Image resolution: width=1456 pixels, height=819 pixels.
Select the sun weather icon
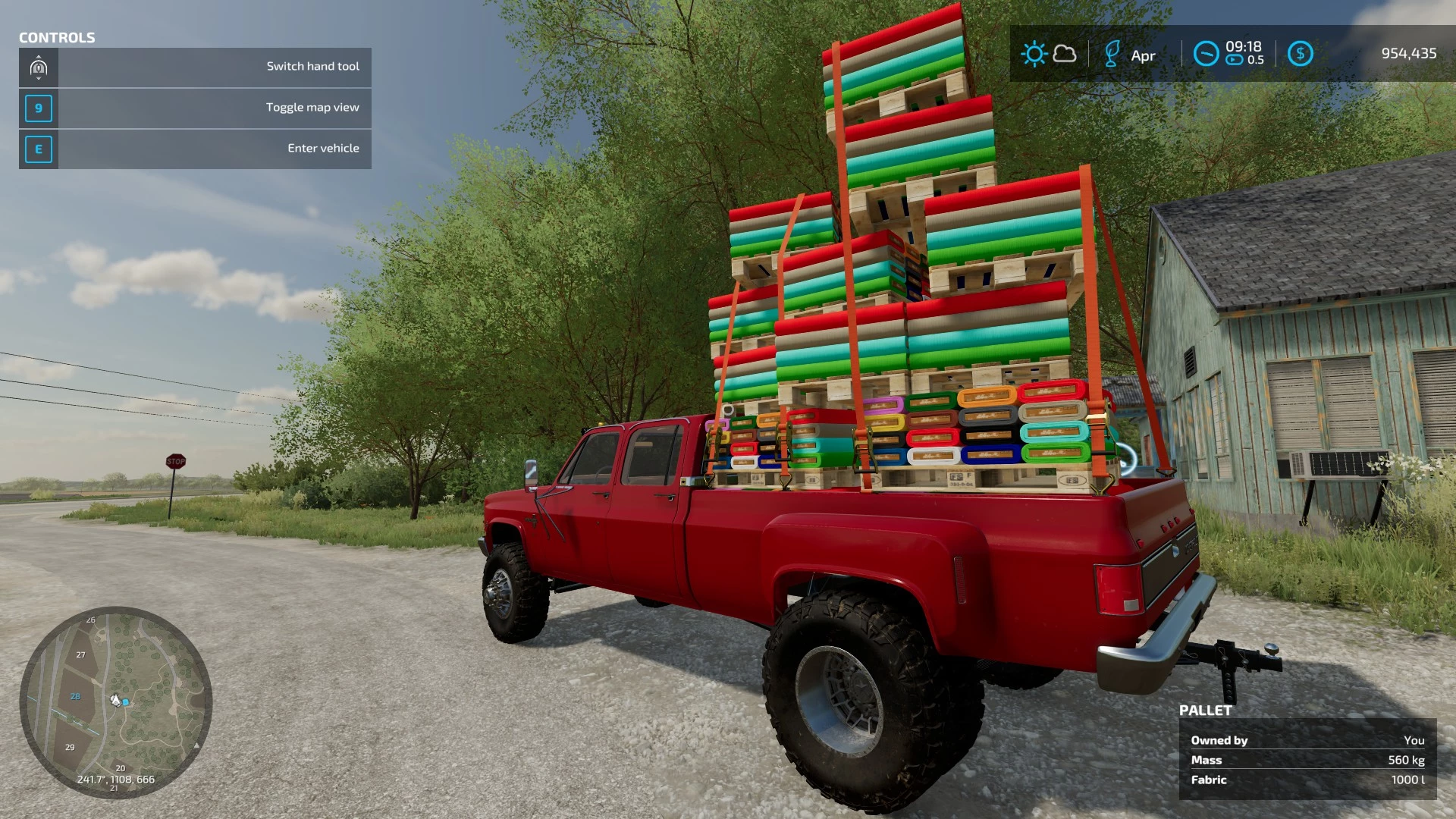coord(1034,53)
